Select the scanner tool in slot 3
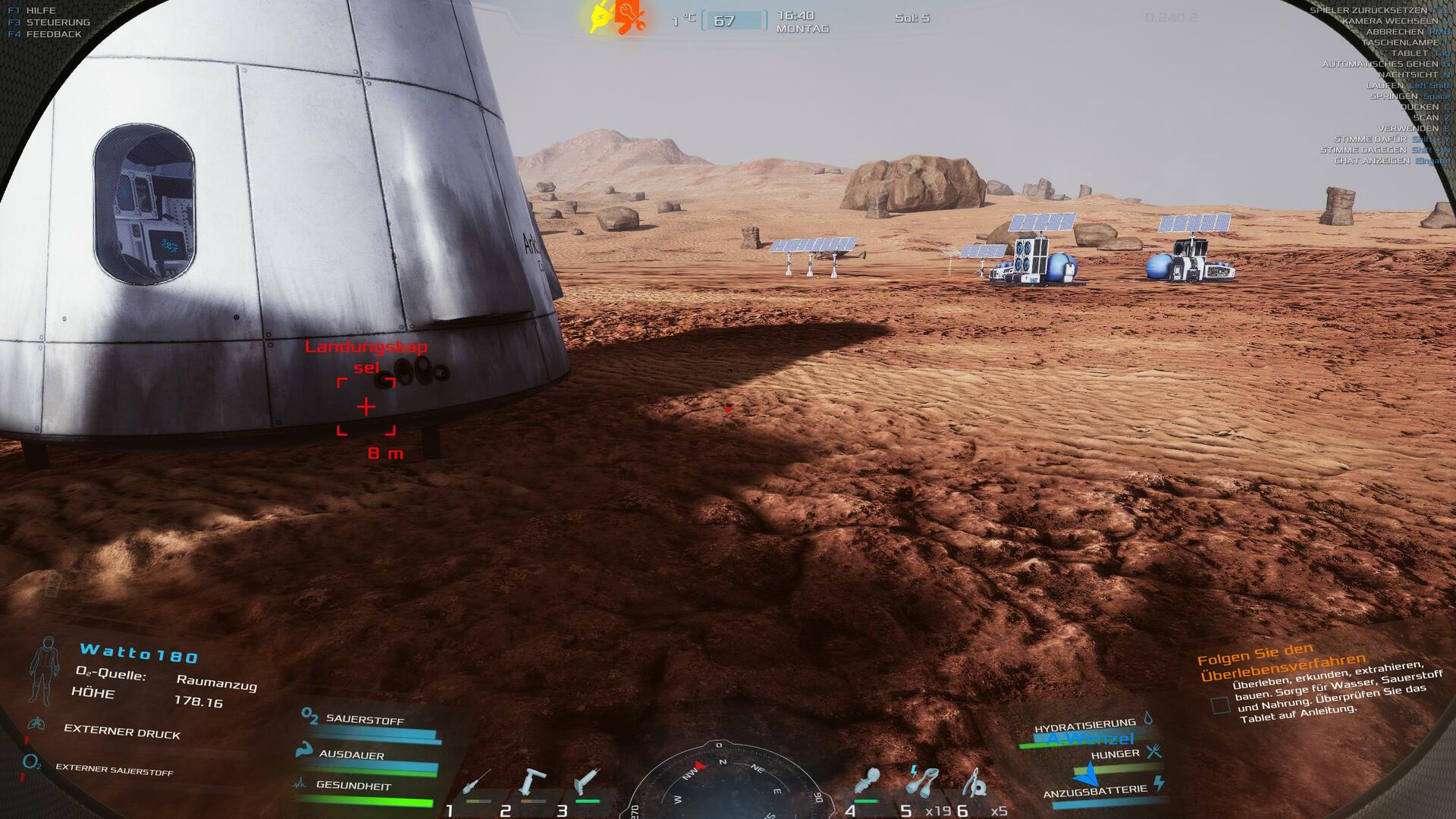 [587, 782]
